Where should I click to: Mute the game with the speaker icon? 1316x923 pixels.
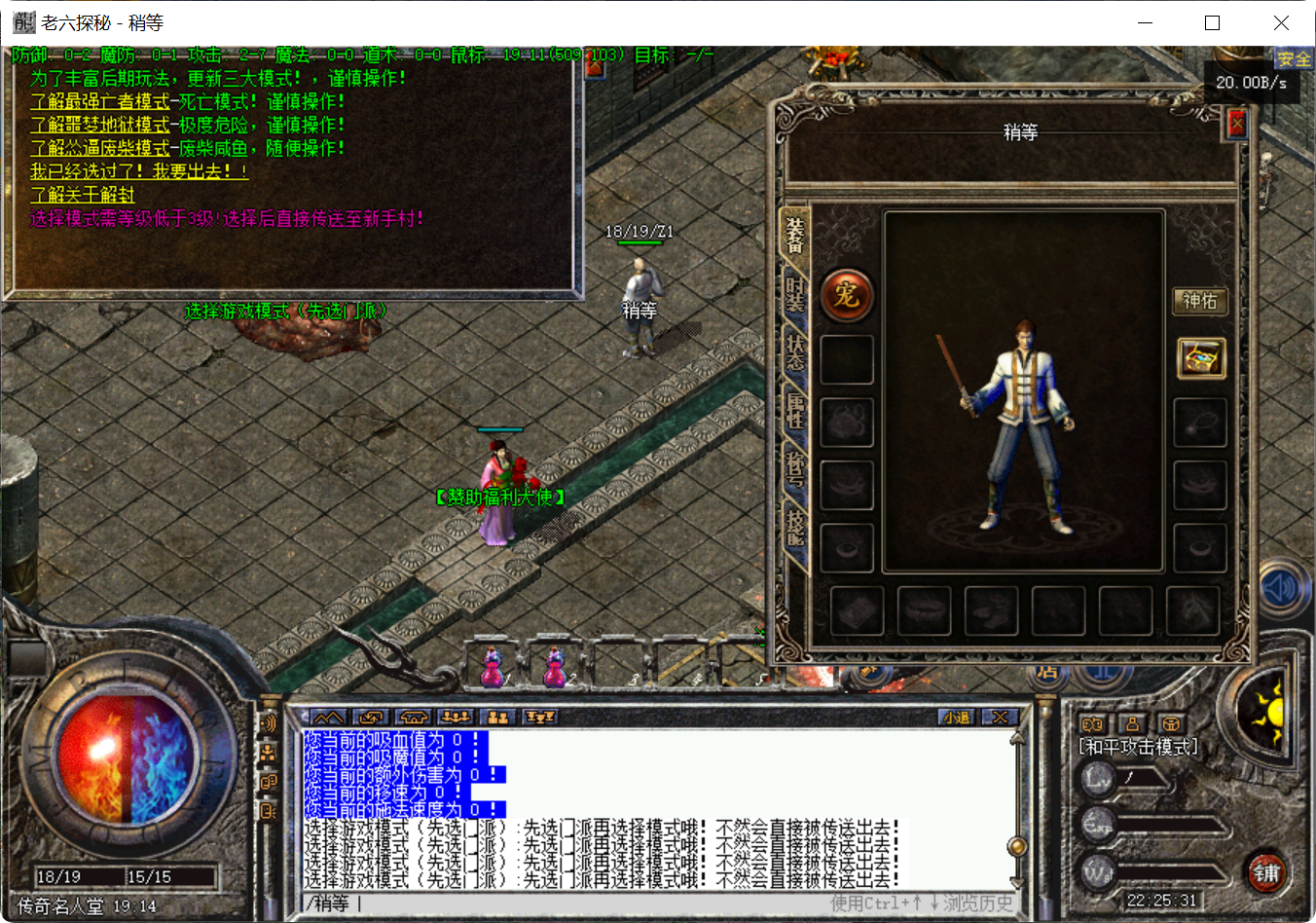(1283, 589)
